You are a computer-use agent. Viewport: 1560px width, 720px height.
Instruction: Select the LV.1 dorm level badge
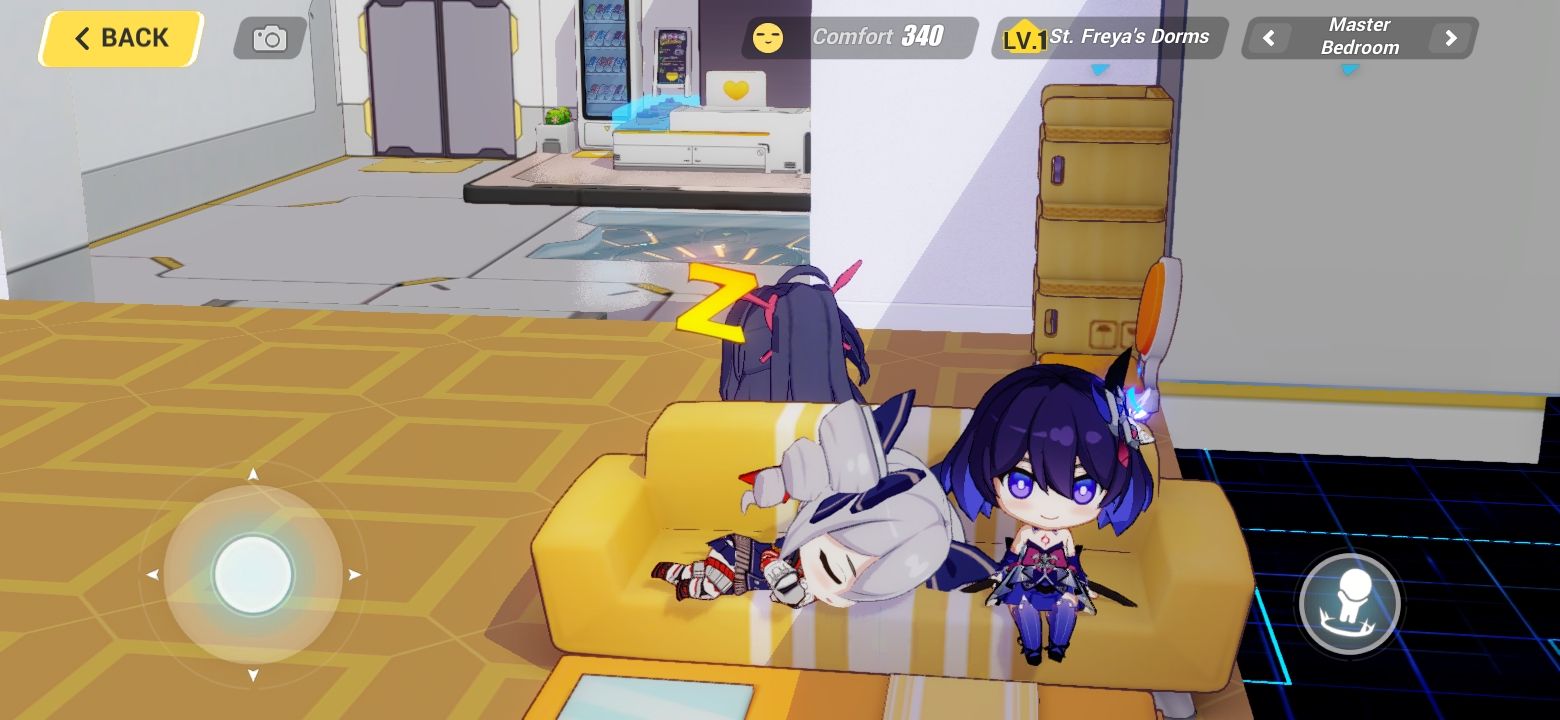tap(1022, 38)
